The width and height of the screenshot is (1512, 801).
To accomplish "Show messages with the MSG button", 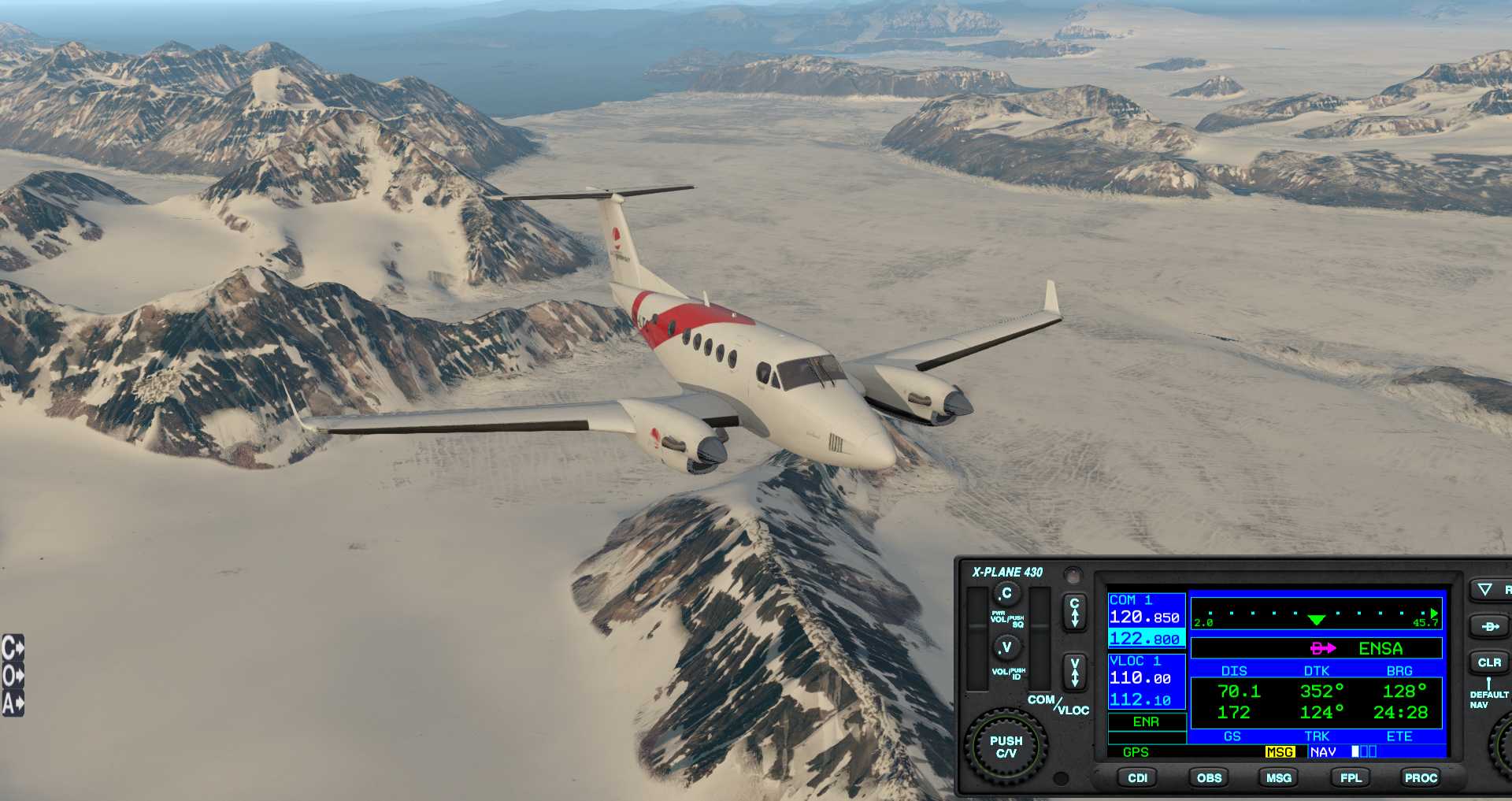I will coord(1278,777).
